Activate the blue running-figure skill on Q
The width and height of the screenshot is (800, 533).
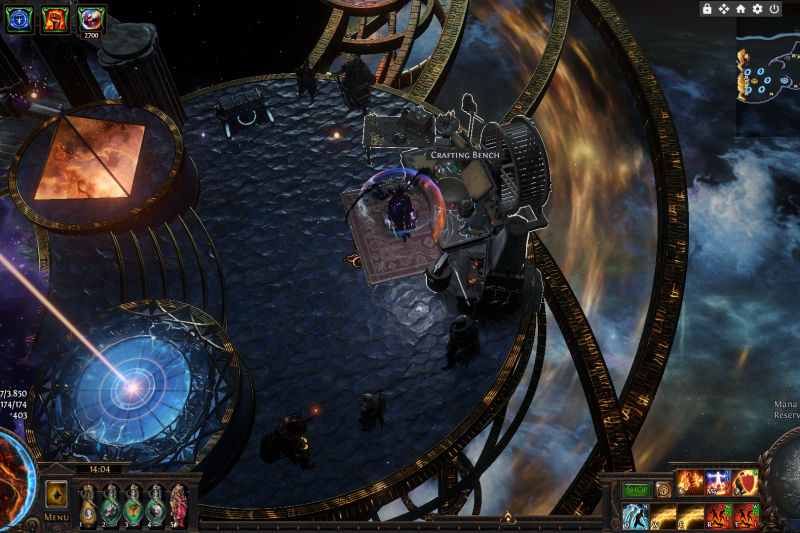coord(636,516)
